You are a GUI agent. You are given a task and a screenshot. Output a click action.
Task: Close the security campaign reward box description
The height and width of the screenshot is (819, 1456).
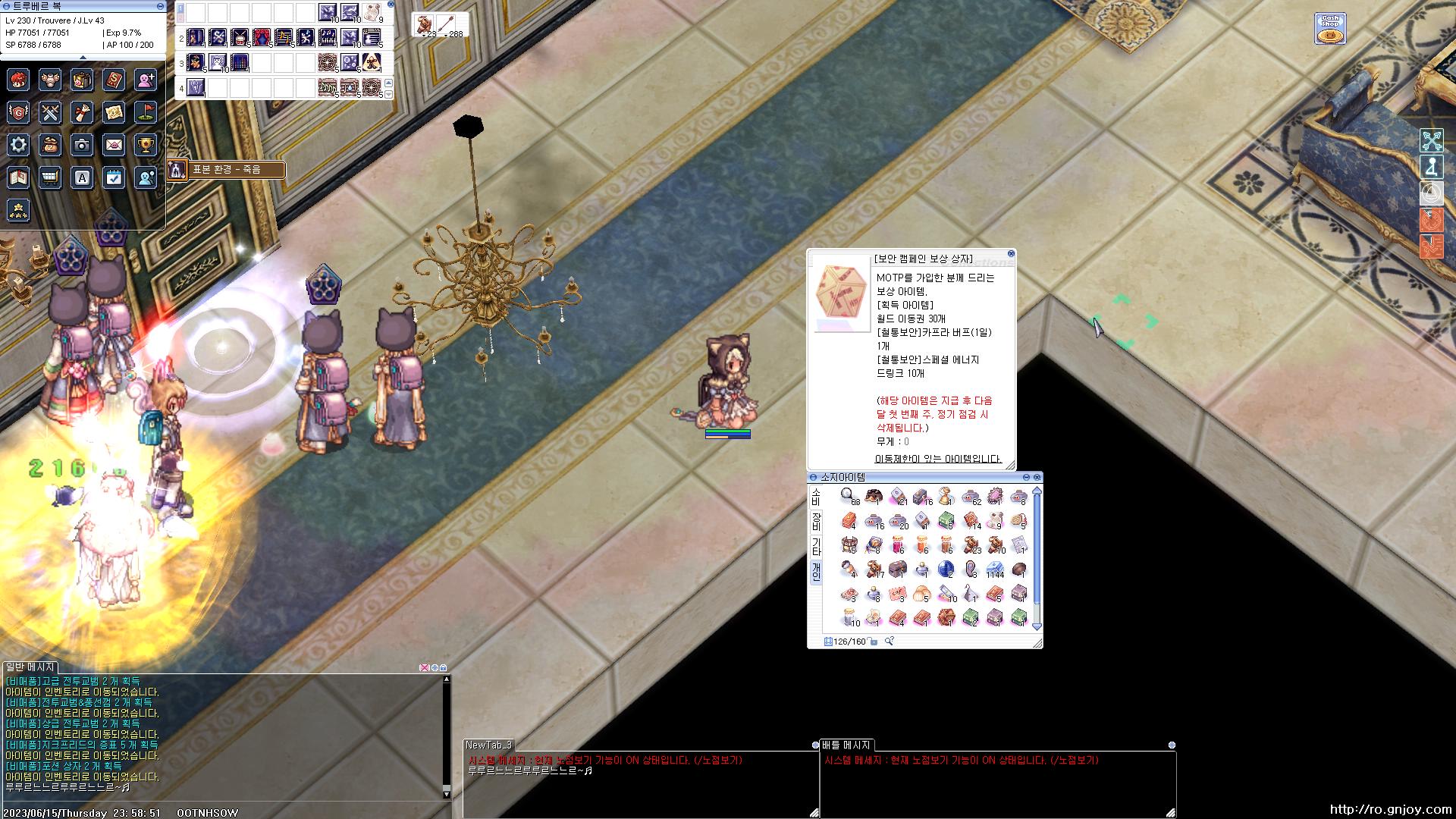(1011, 254)
